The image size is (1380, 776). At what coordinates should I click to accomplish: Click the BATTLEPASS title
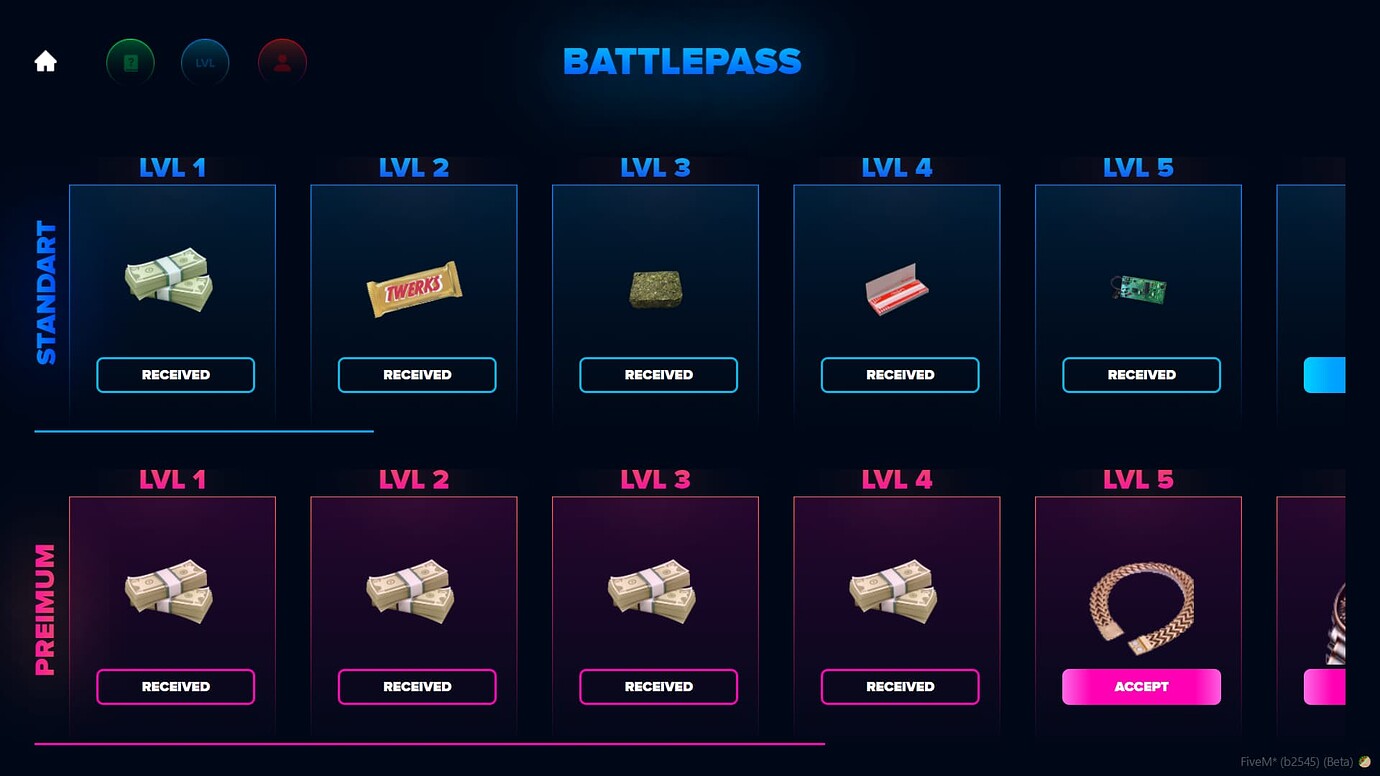click(682, 60)
